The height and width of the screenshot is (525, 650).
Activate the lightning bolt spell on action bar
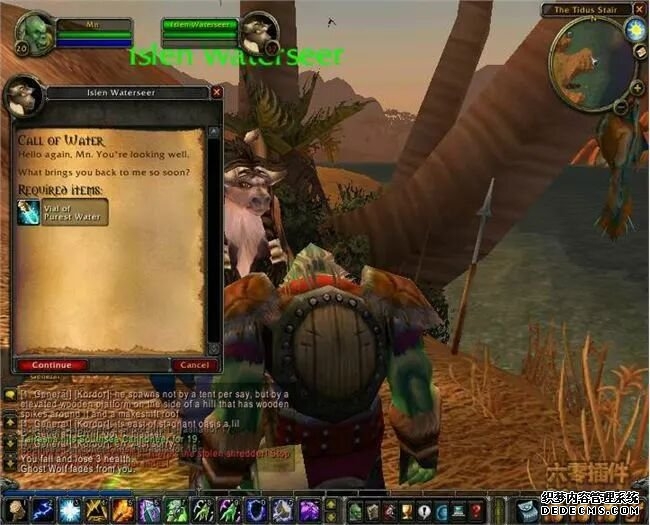[x=42, y=510]
